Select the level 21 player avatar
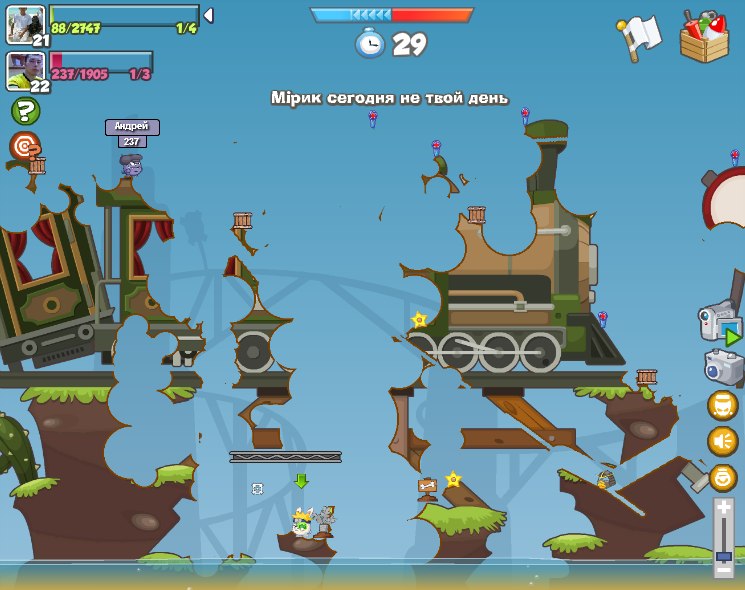Image resolution: width=745 pixels, height=590 pixels. click(x=24, y=23)
